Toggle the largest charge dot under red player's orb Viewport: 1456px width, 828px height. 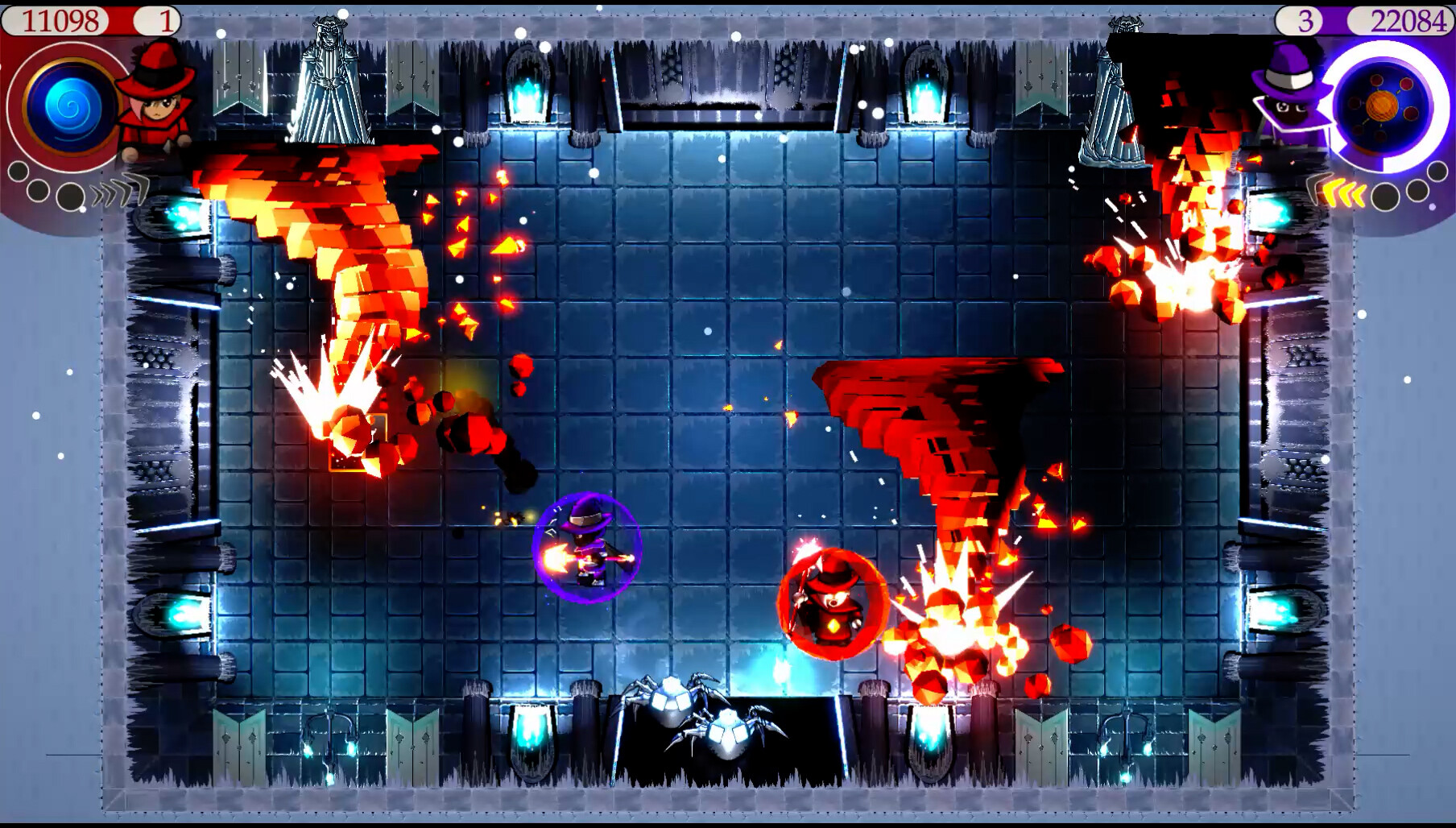tap(70, 197)
